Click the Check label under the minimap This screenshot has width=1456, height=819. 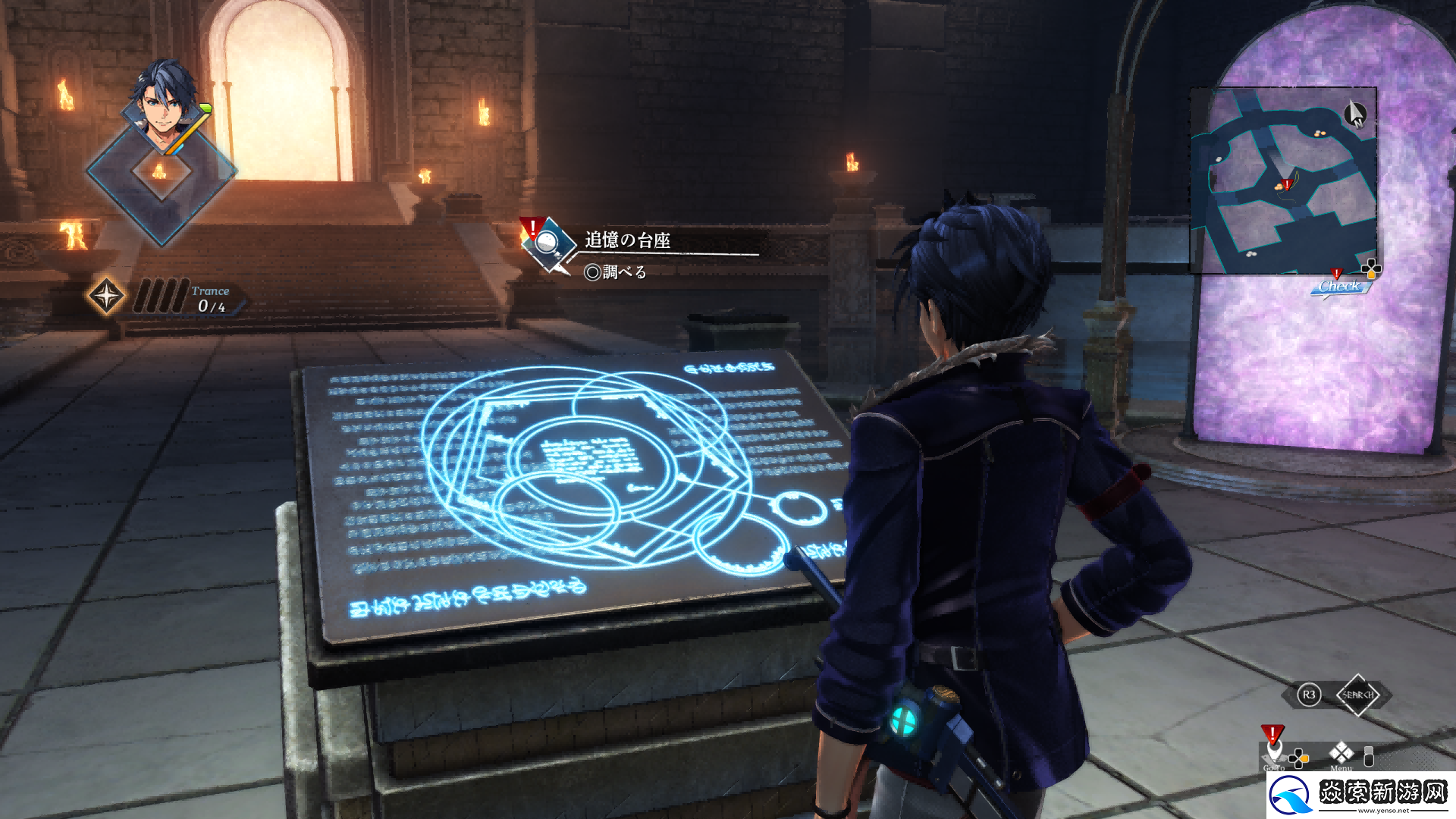tap(1339, 287)
